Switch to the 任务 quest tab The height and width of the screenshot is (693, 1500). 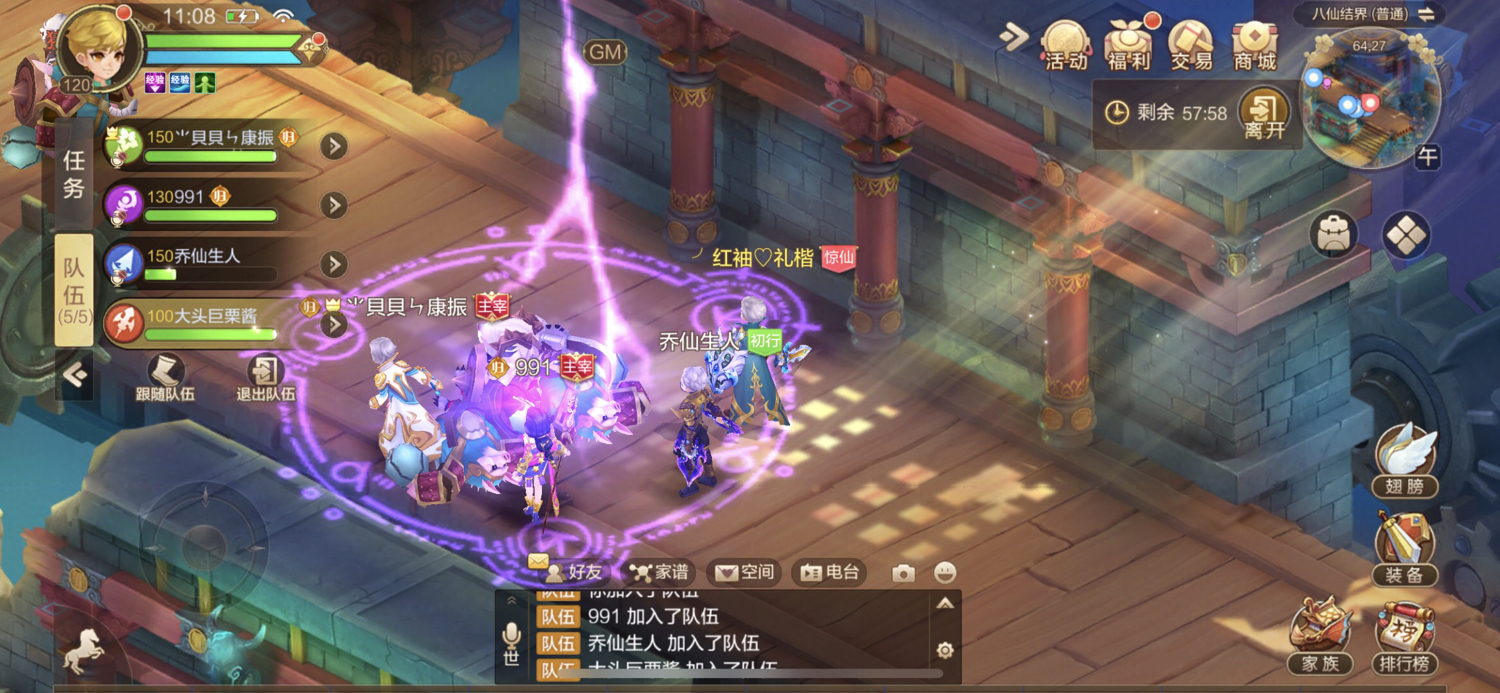point(74,175)
